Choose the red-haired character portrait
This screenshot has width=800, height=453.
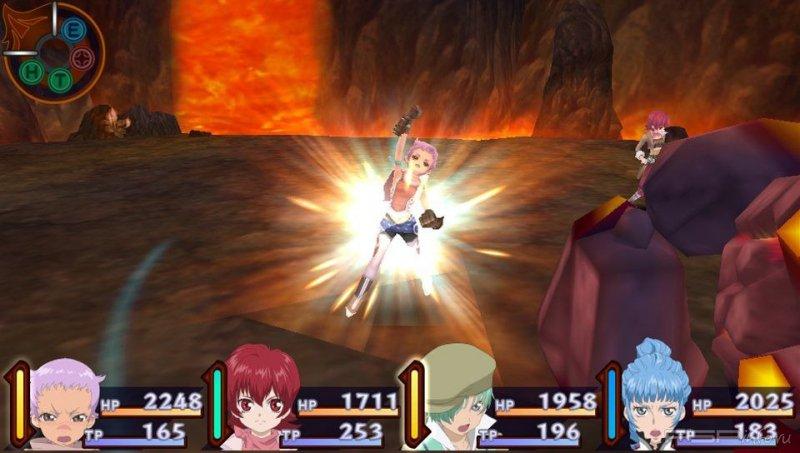[260, 398]
